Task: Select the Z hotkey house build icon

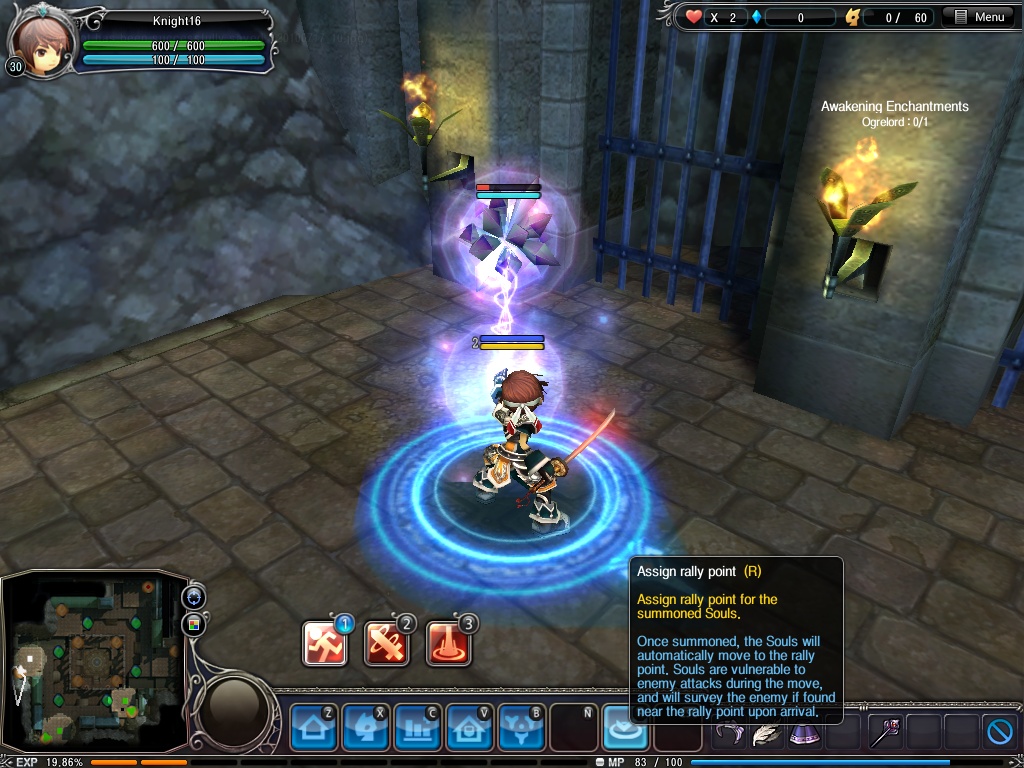Action: pyautogui.click(x=313, y=728)
